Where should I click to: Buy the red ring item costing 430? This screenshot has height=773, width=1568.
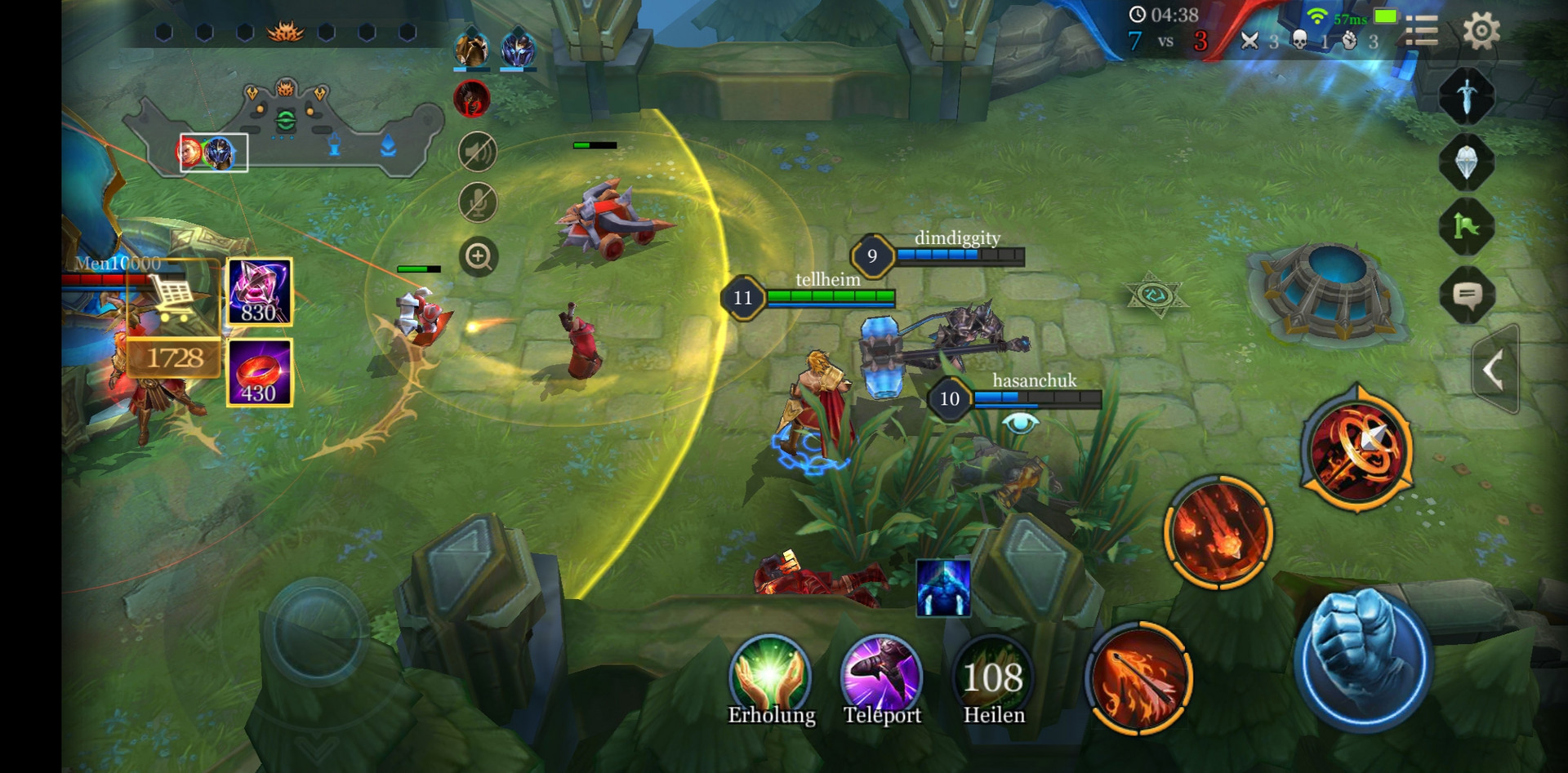coord(259,372)
